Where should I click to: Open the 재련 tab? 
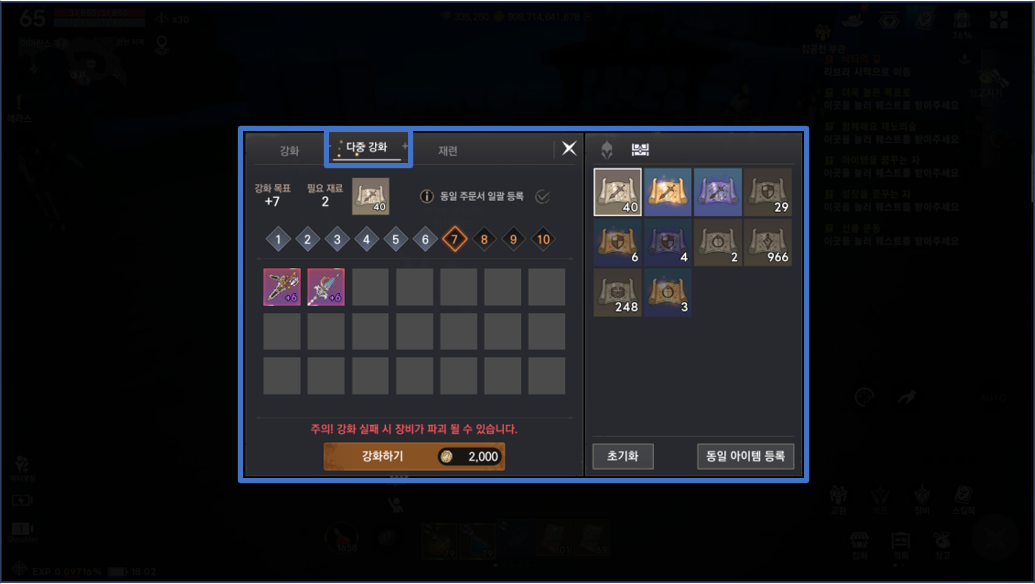448,150
